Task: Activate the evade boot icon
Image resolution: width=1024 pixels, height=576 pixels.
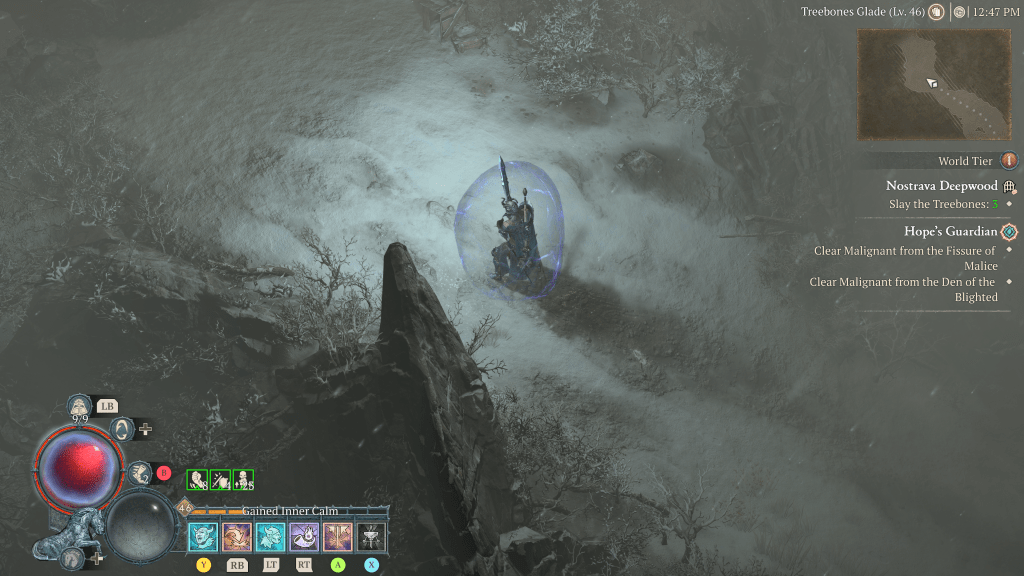Action: coord(139,472)
